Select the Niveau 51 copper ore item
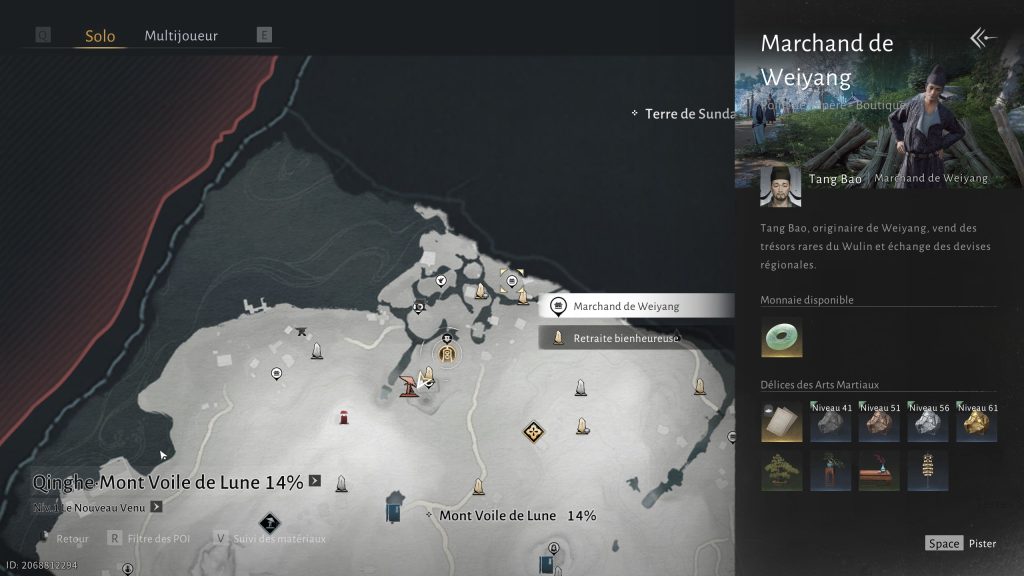 coord(879,422)
